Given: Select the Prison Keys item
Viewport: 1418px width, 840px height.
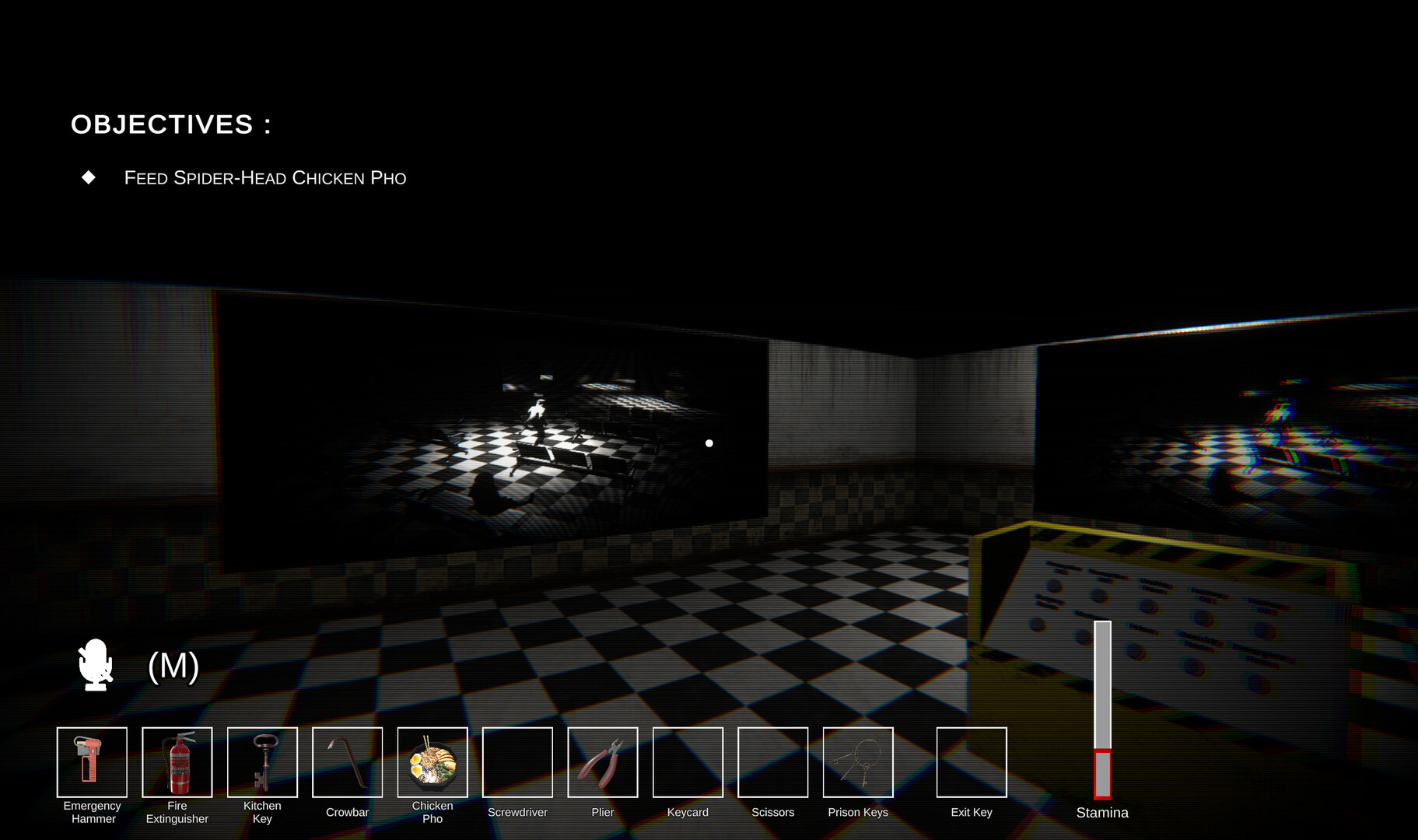Looking at the screenshot, I should click(x=857, y=762).
